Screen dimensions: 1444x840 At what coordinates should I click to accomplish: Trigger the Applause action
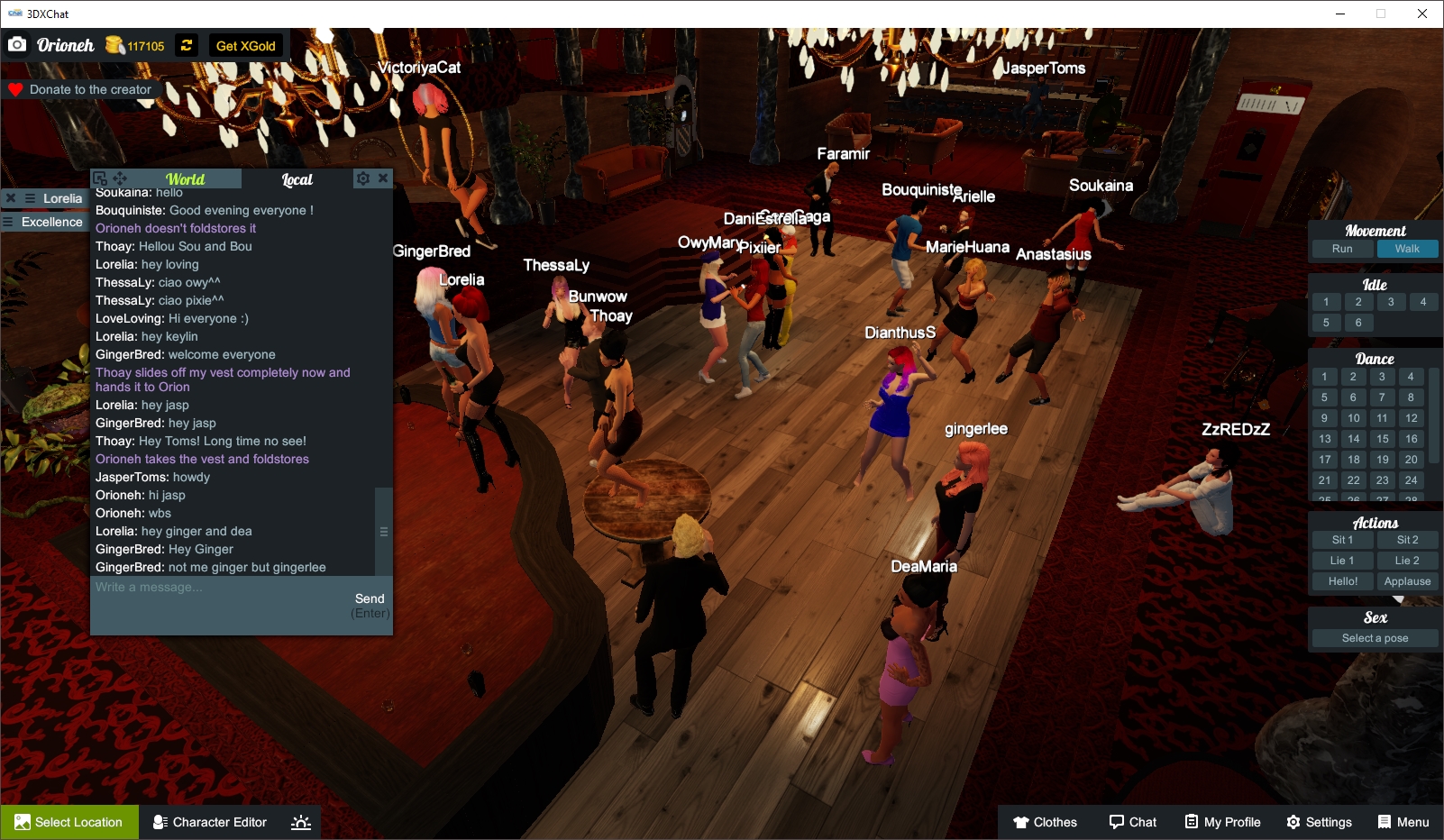(1407, 580)
